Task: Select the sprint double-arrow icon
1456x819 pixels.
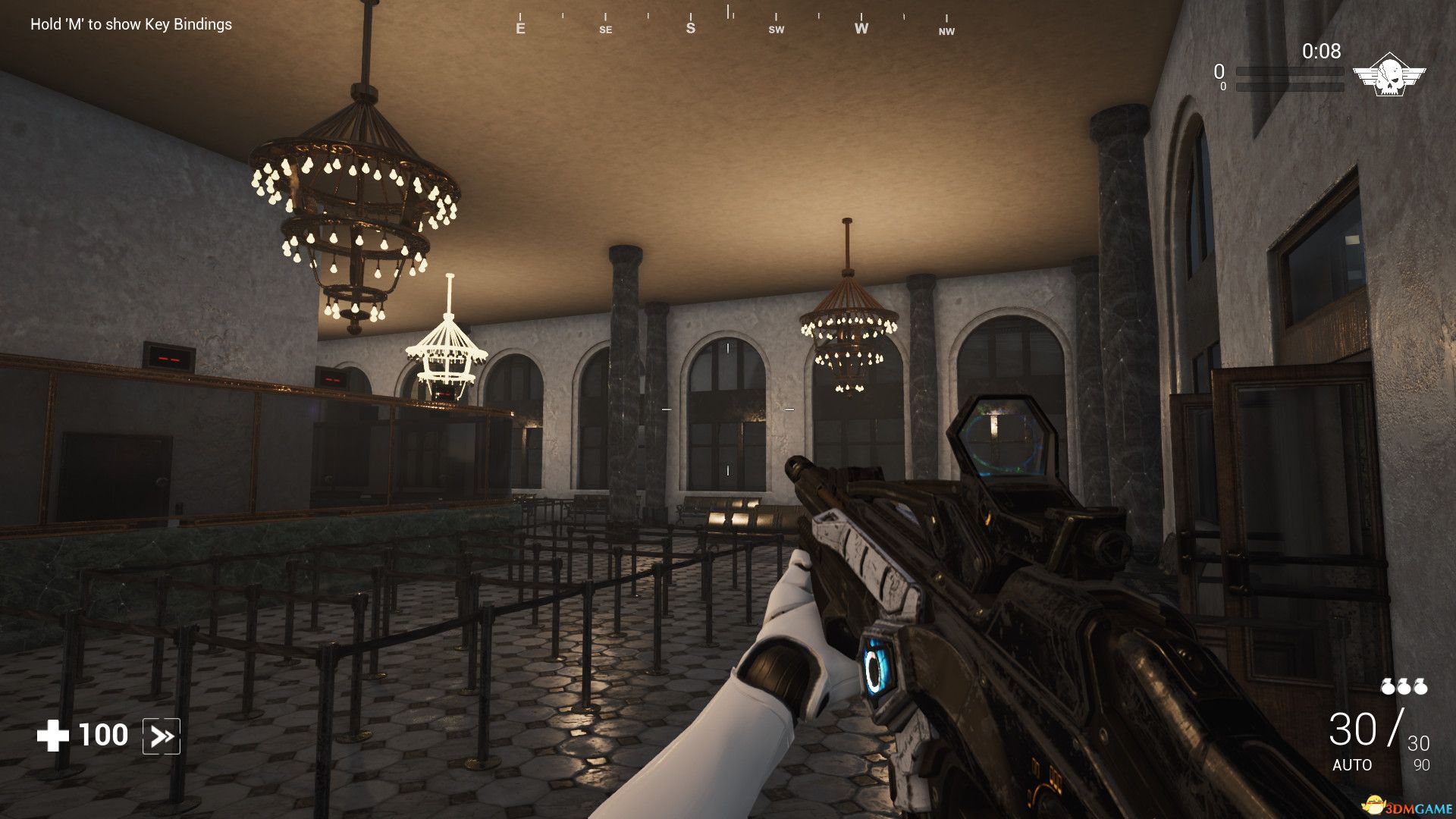Action: [162, 736]
